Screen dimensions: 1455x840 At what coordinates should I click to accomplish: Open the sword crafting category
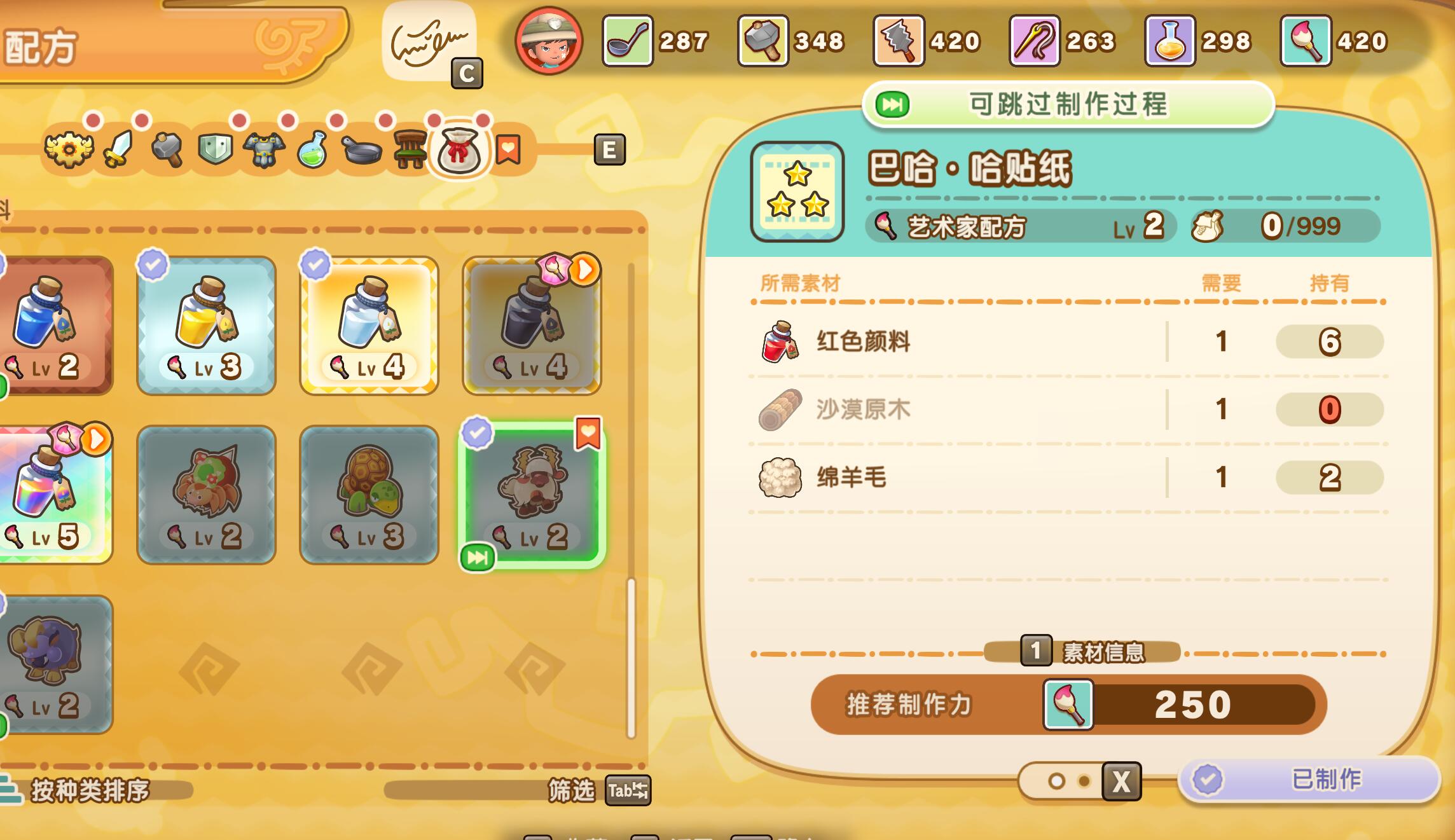[118, 149]
